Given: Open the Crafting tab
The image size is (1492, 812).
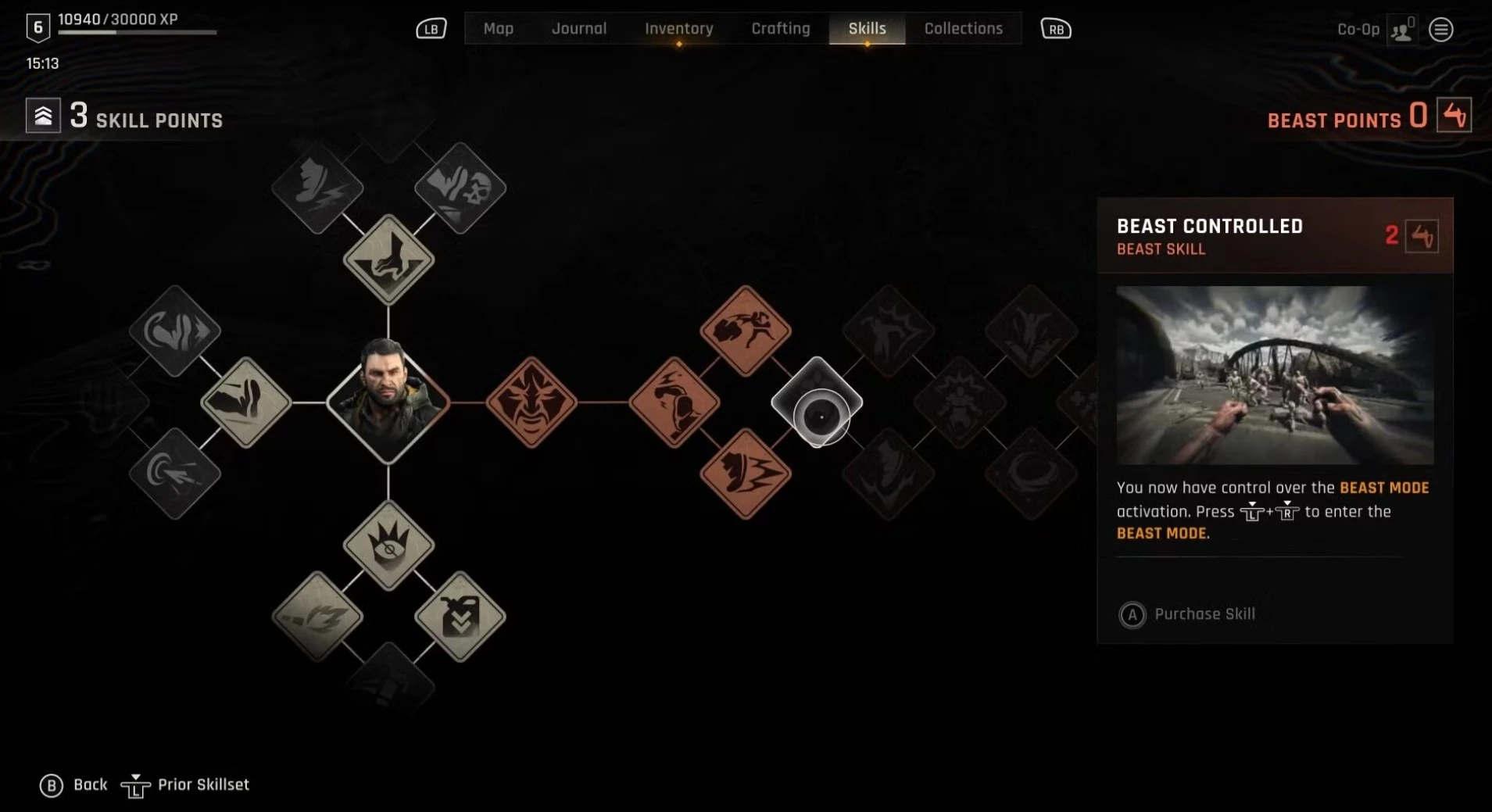Looking at the screenshot, I should click(x=780, y=29).
